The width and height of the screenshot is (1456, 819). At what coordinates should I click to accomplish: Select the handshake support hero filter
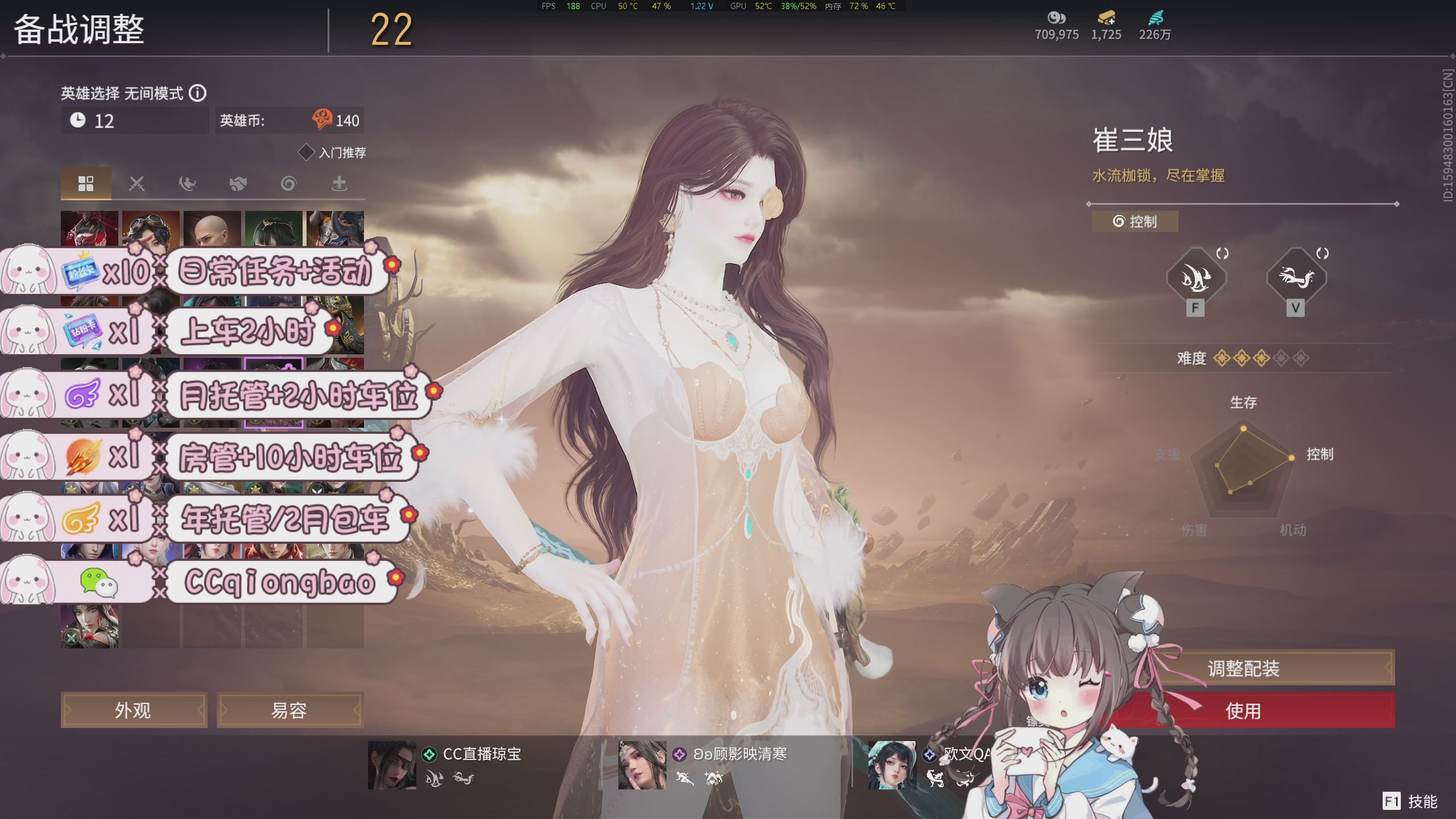[238, 183]
